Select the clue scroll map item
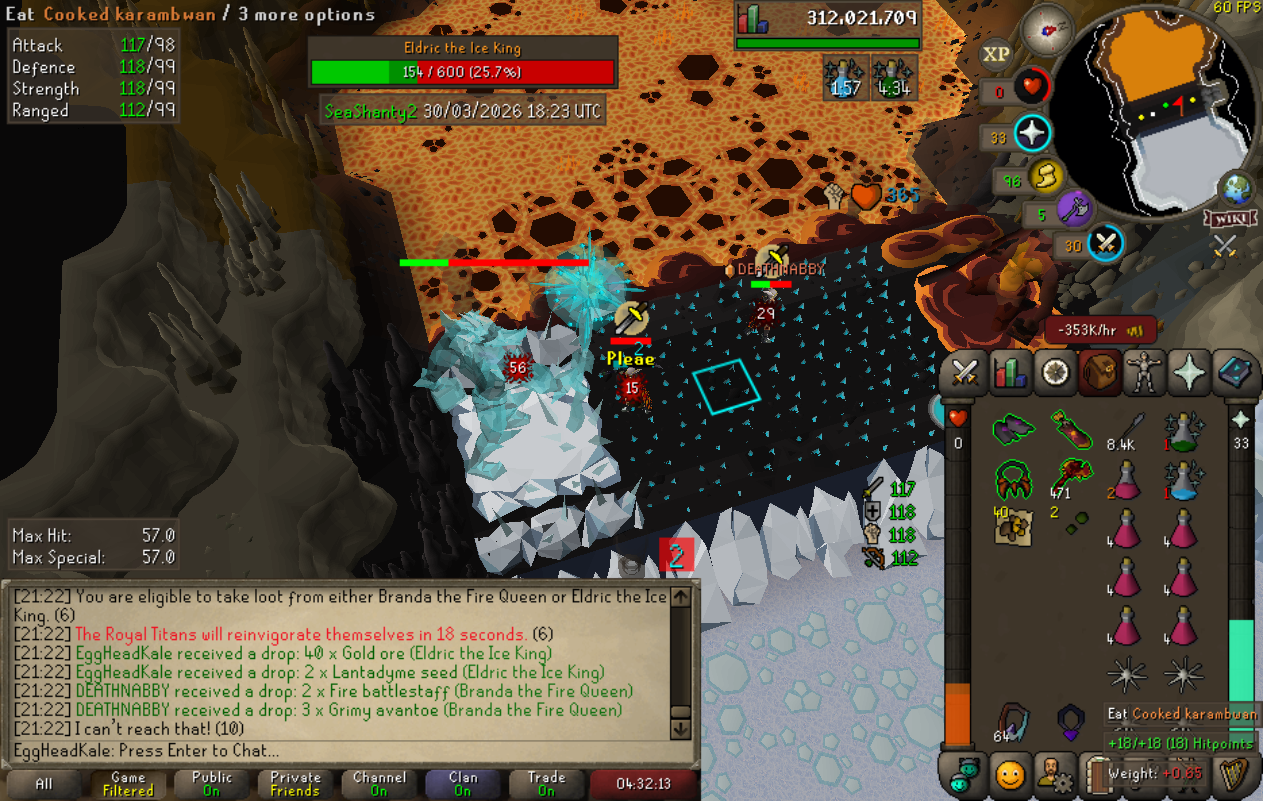The height and width of the screenshot is (801, 1263). tap(1013, 526)
